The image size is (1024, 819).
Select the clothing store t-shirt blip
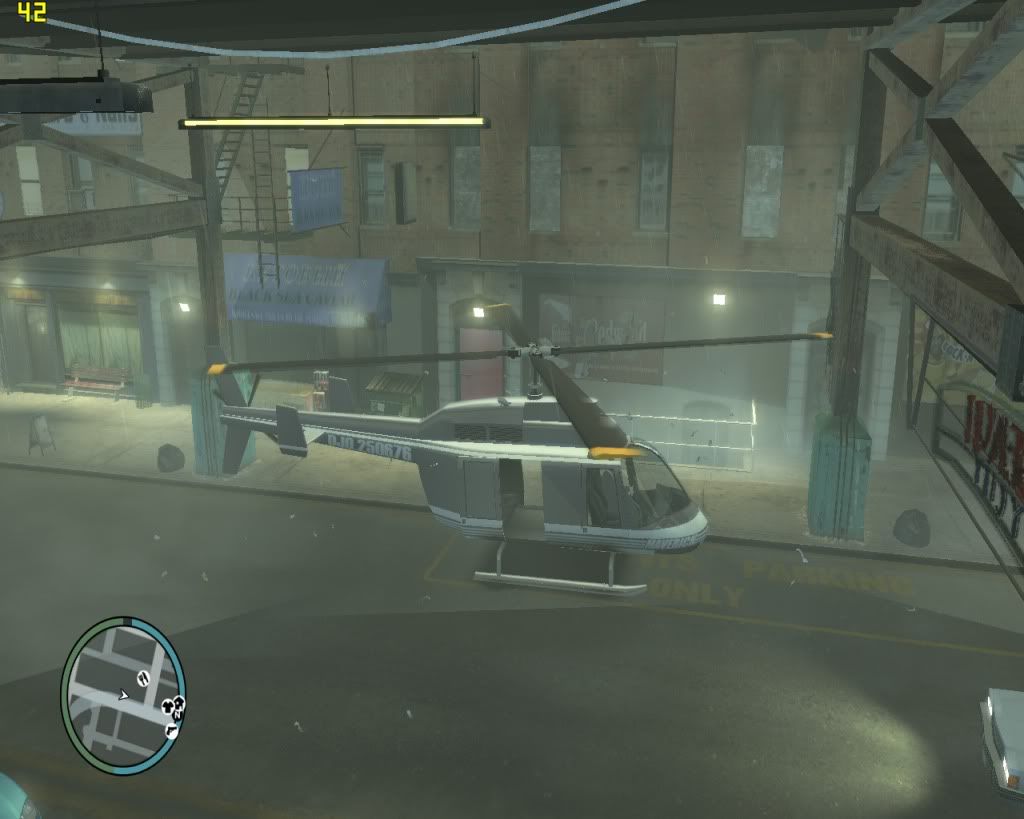[166, 706]
